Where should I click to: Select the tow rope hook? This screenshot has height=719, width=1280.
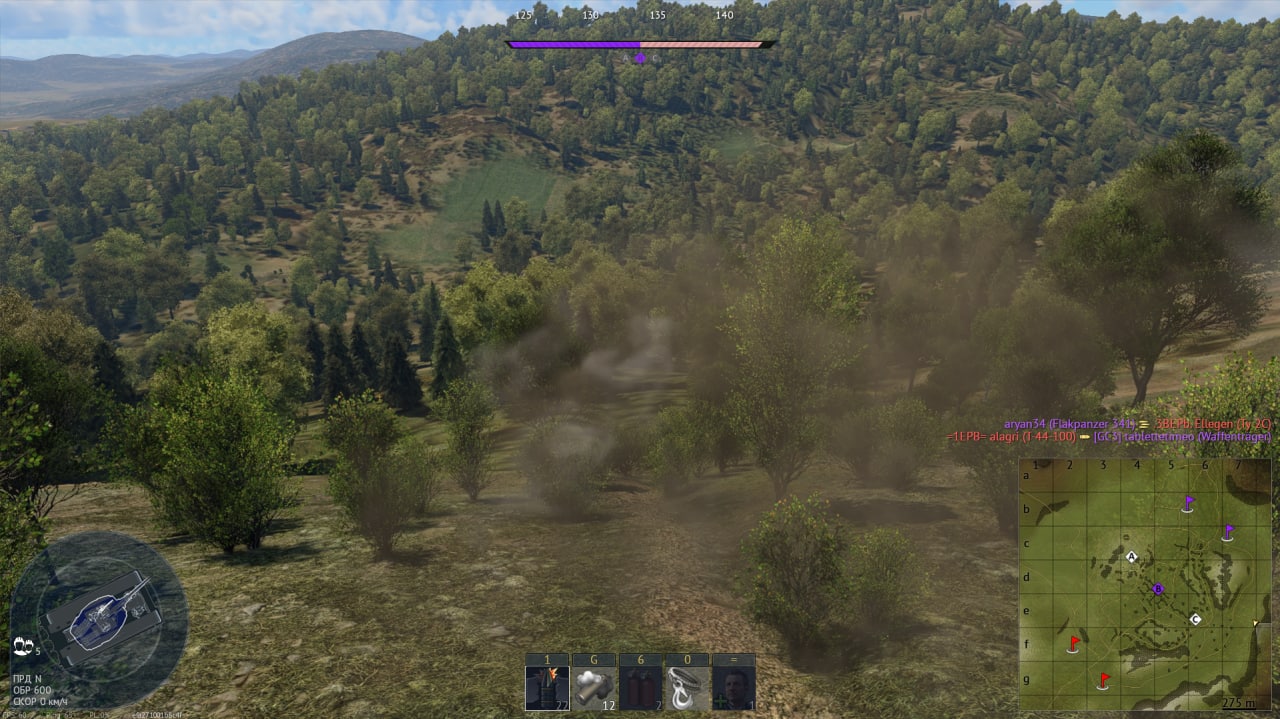(x=687, y=688)
